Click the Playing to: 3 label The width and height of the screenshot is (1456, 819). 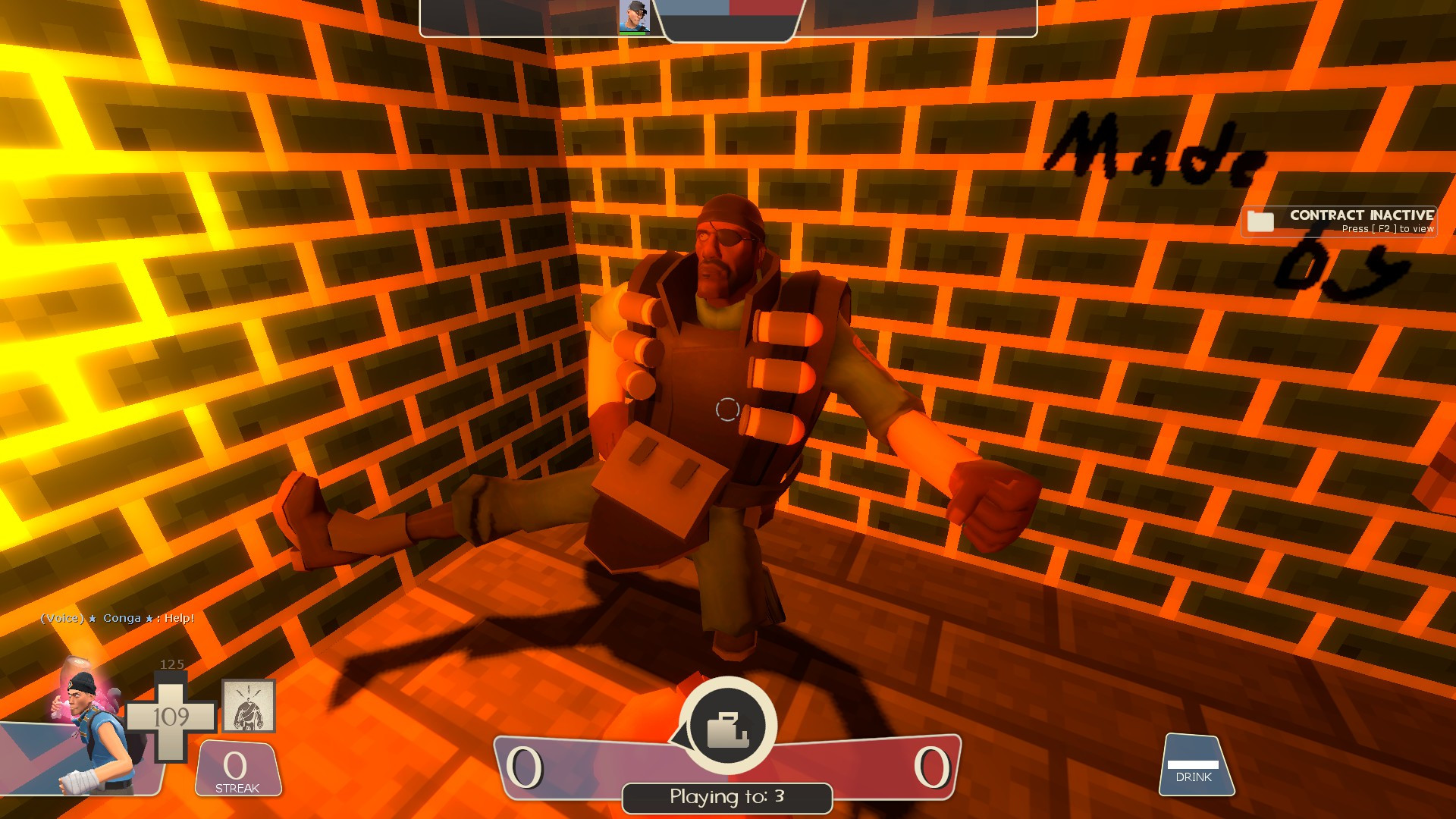click(x=726, y=797)
